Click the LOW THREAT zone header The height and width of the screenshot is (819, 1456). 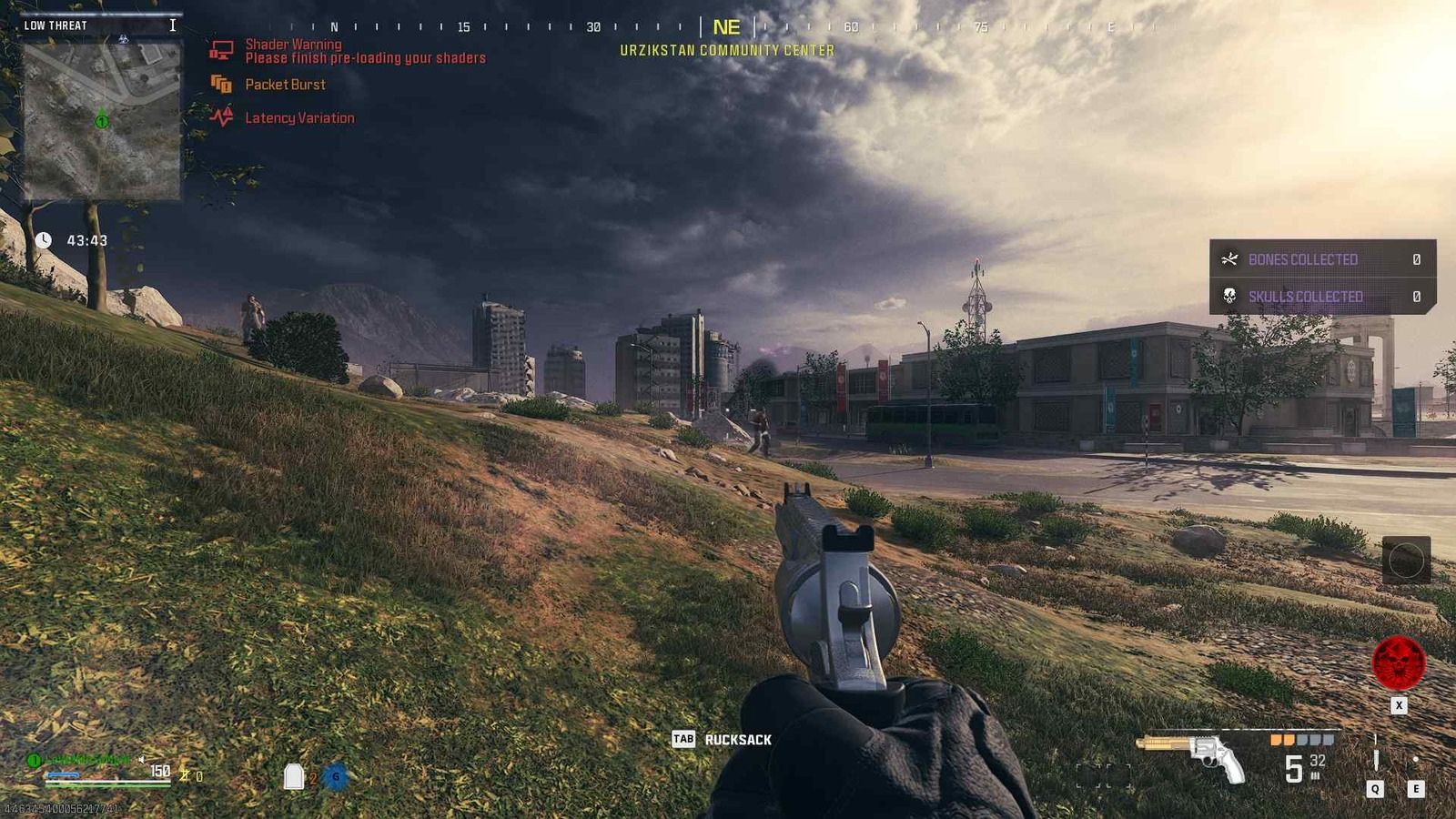point(56,25)
